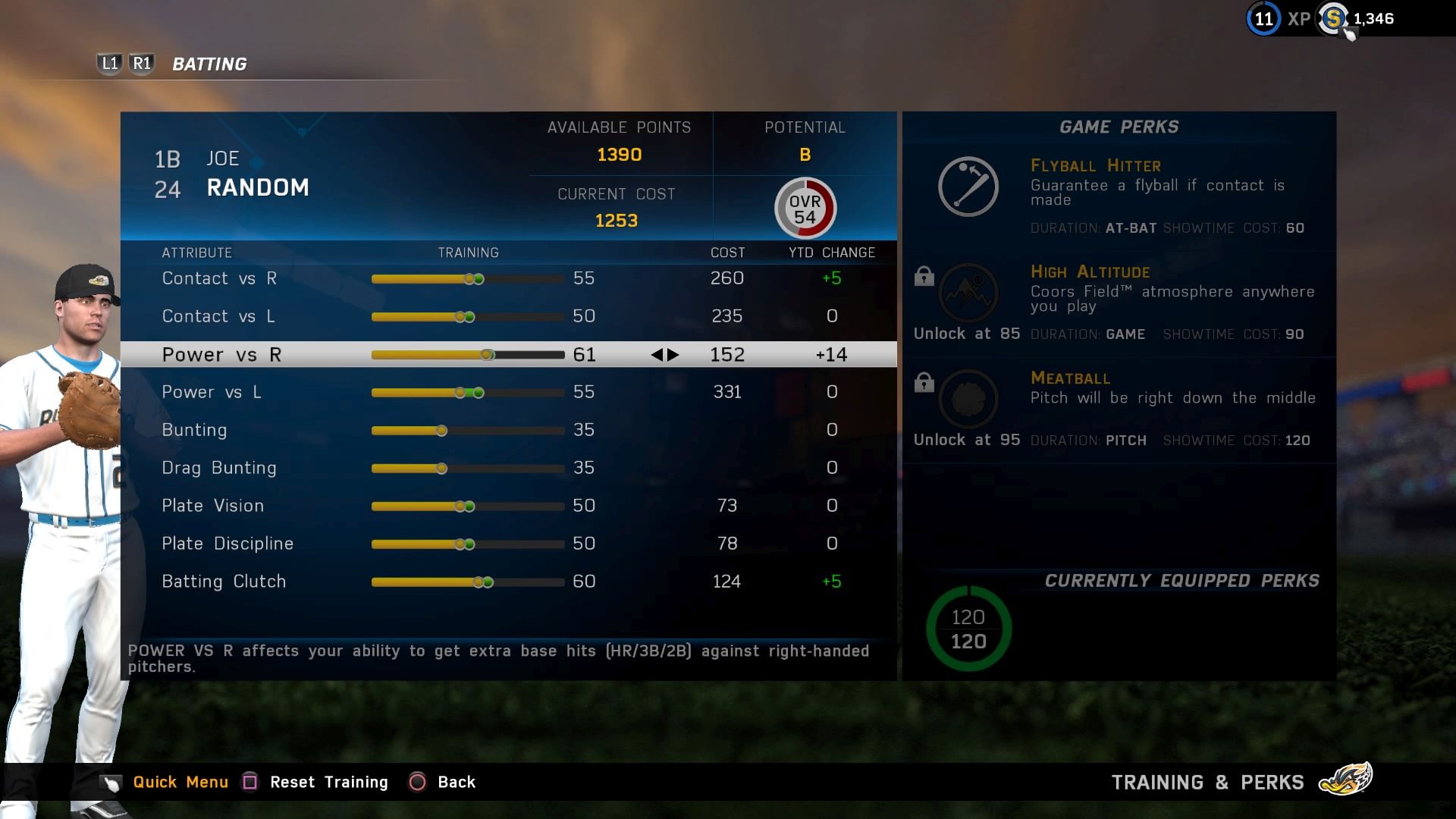Click the Batting category header
The height and width of the screenshot is (819, 1456).
click(x=209, y=64)
